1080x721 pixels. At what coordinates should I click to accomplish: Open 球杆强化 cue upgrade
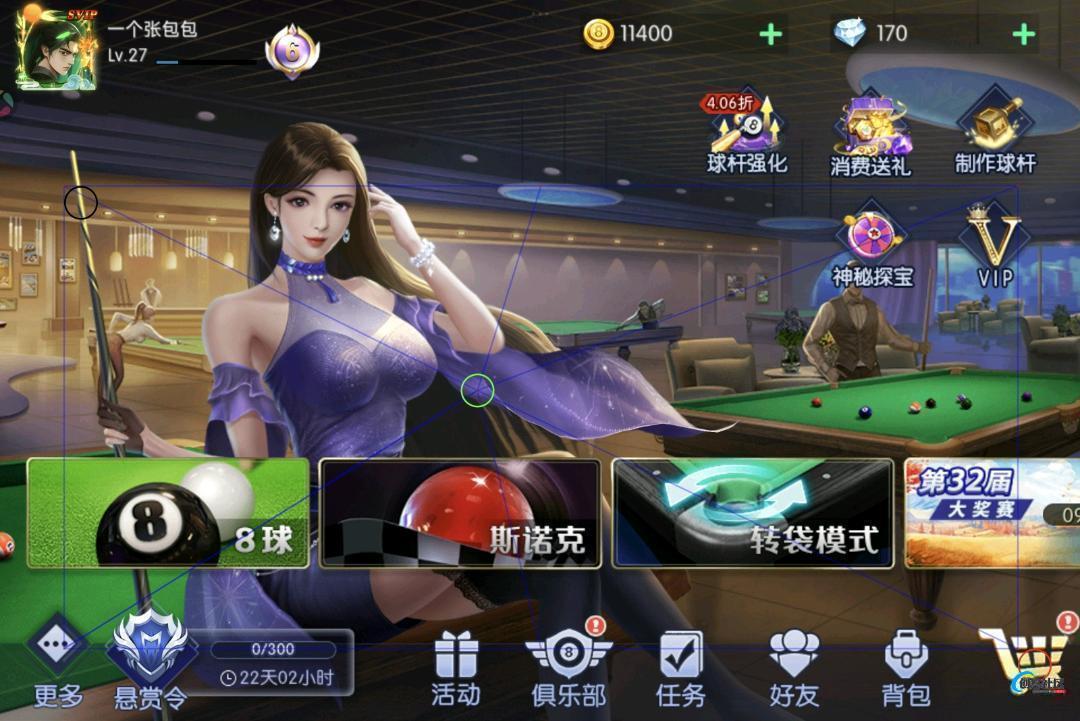click(747, 135)
